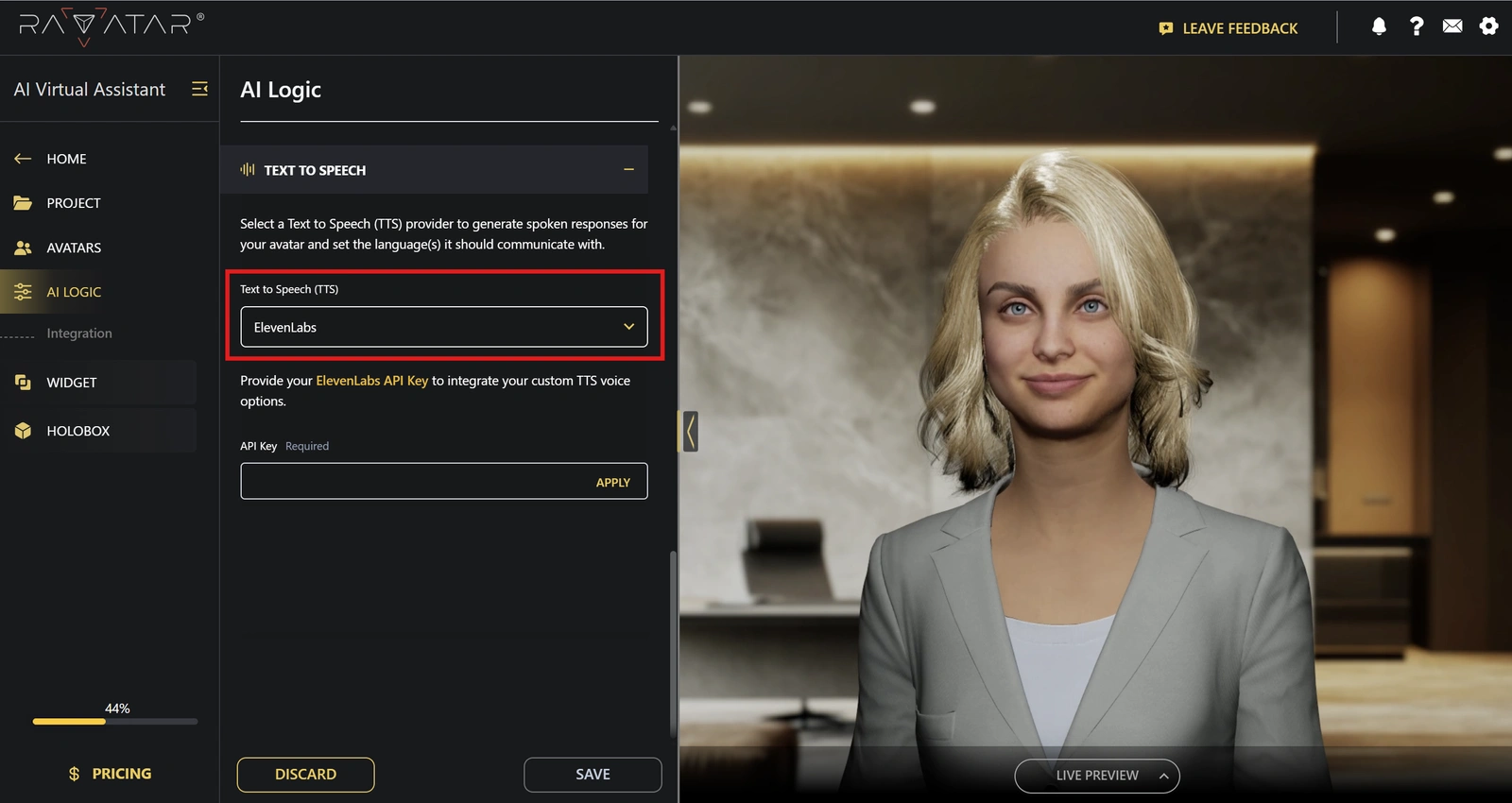Click the AI LOGIC sliders icon
Viewport: 1512px width, 803px height.
click(x=22, y=291)
